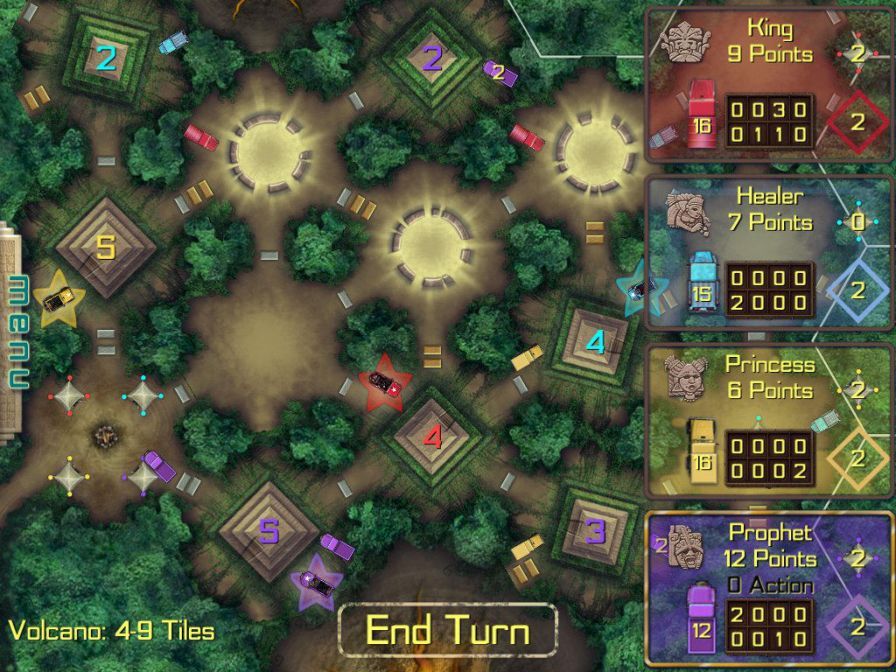Select the red number 4 temple tile

tap(431, 437)
